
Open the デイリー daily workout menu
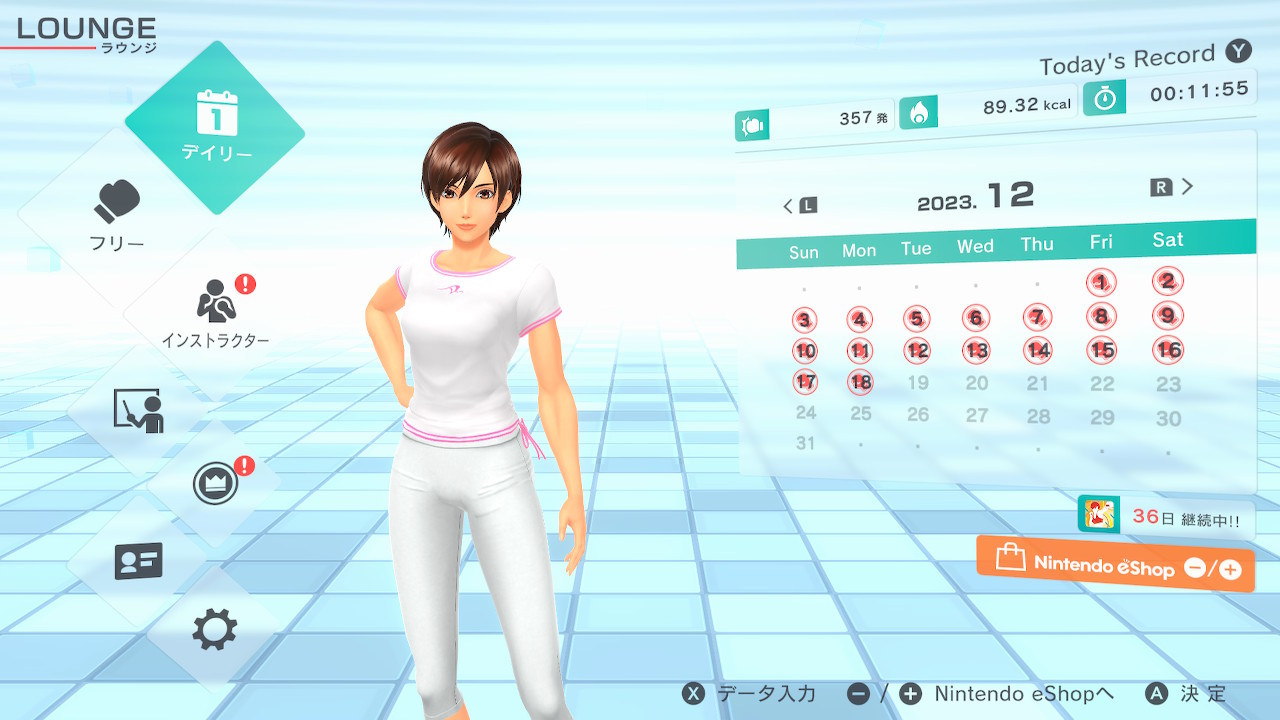(215, 128)
